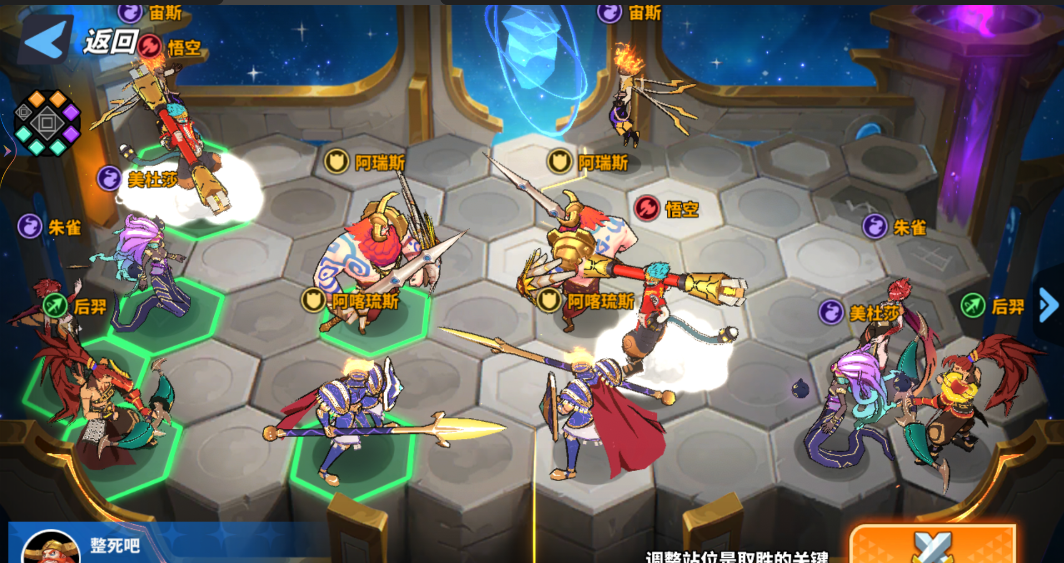Click the blue arrow beside 后羿's label
1064x563 pixels.
(x=1047, y=305)
